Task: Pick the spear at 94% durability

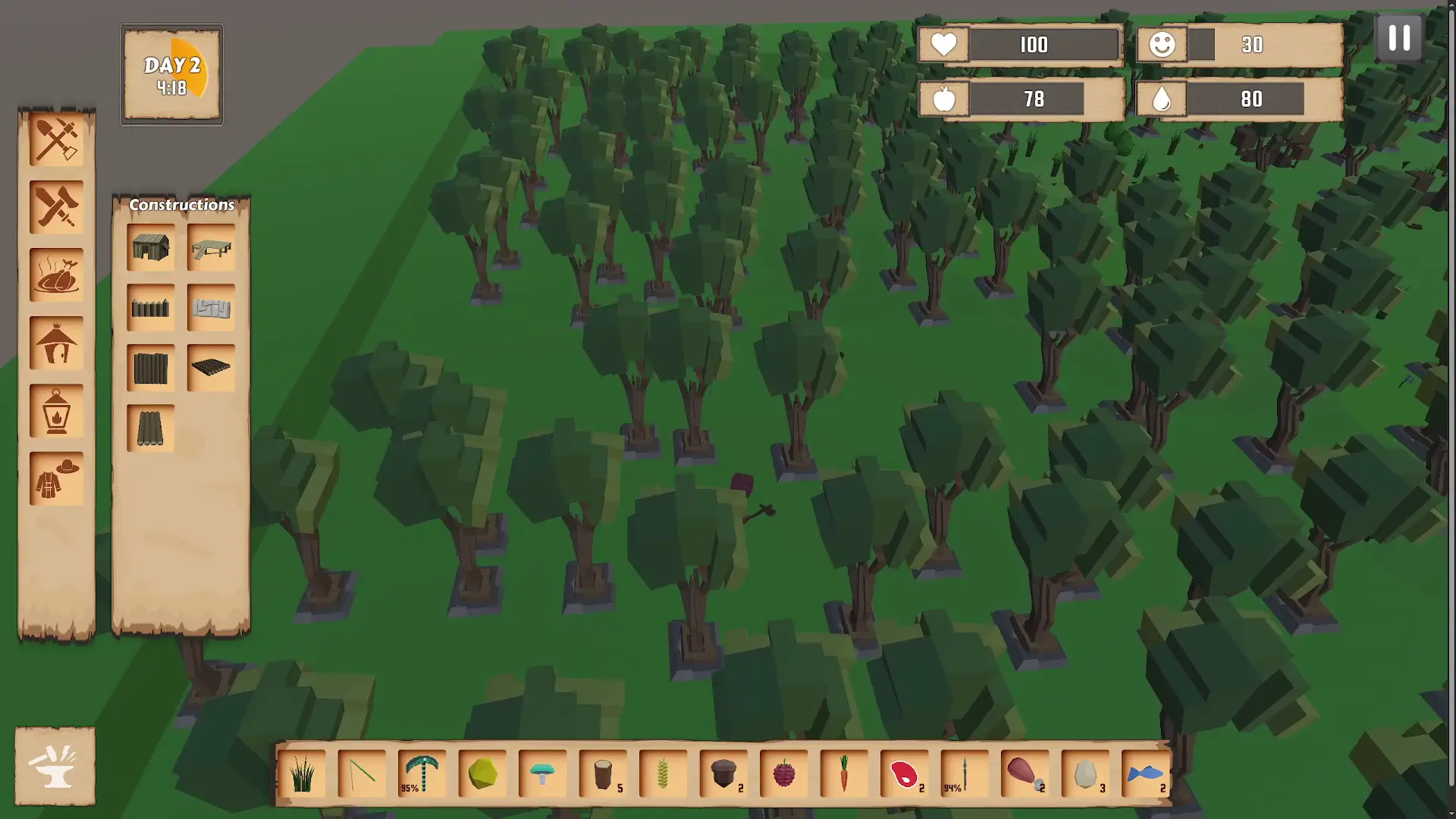Action: pyautogui.click(x=965, y=773)
